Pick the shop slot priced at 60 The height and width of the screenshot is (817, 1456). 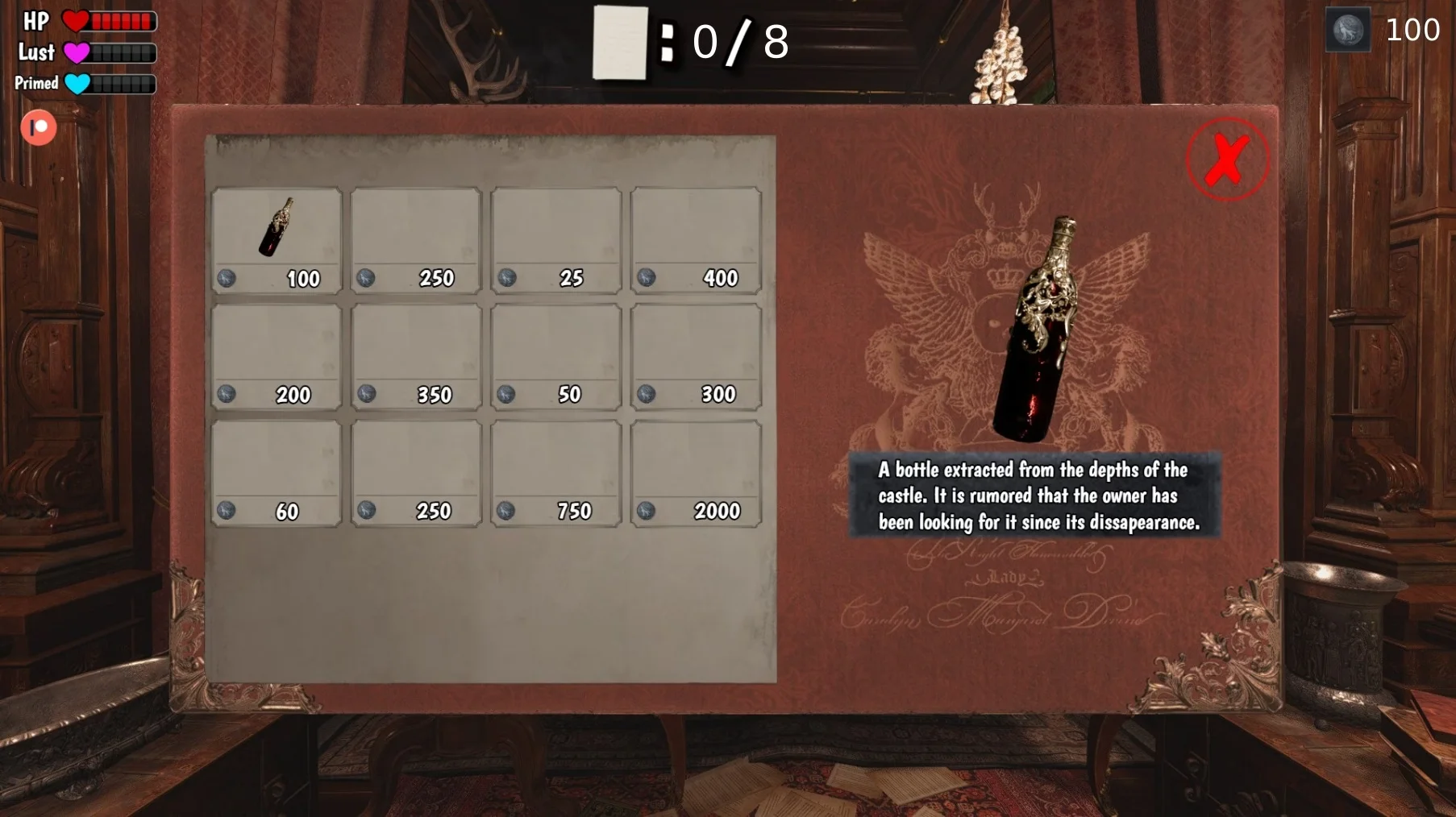point(276,473)
